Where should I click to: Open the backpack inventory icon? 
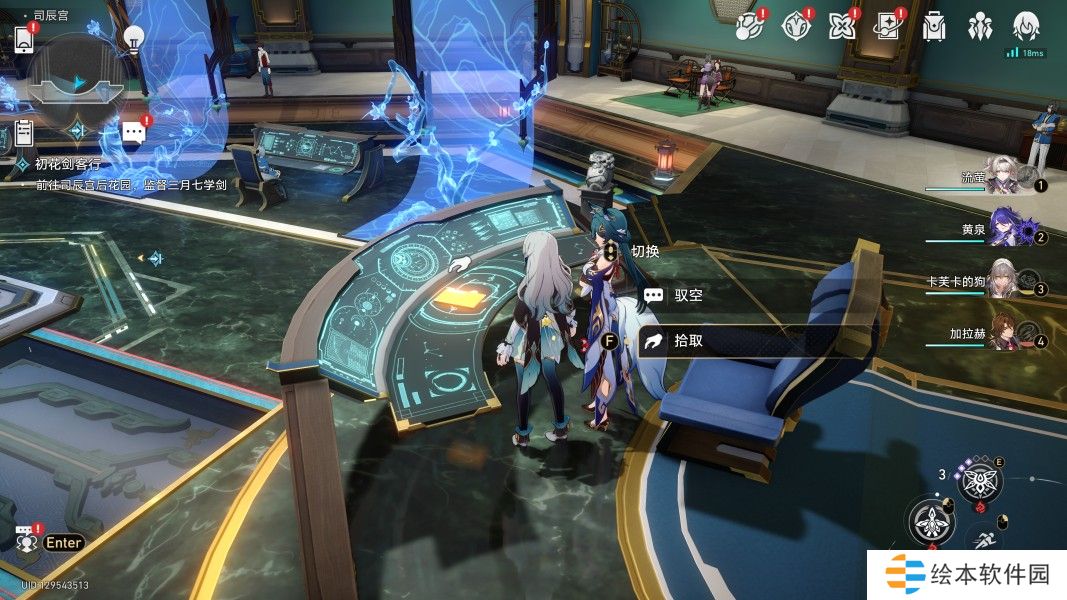pyautogui.click(x=933, y=26)
